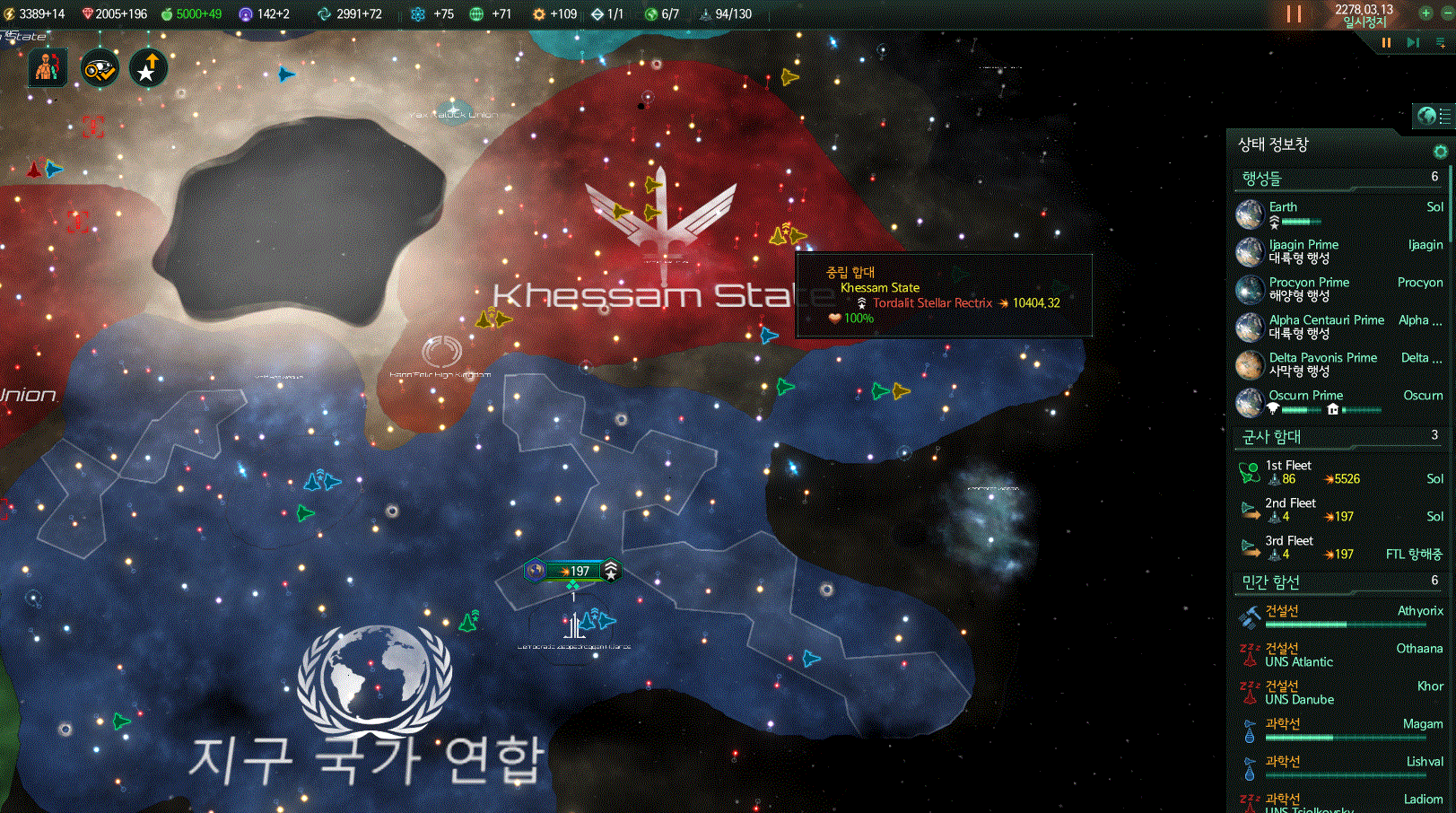Click the 197-power fleet marker on map
This screenshot has width=1456, height=813.
[574, 571]
